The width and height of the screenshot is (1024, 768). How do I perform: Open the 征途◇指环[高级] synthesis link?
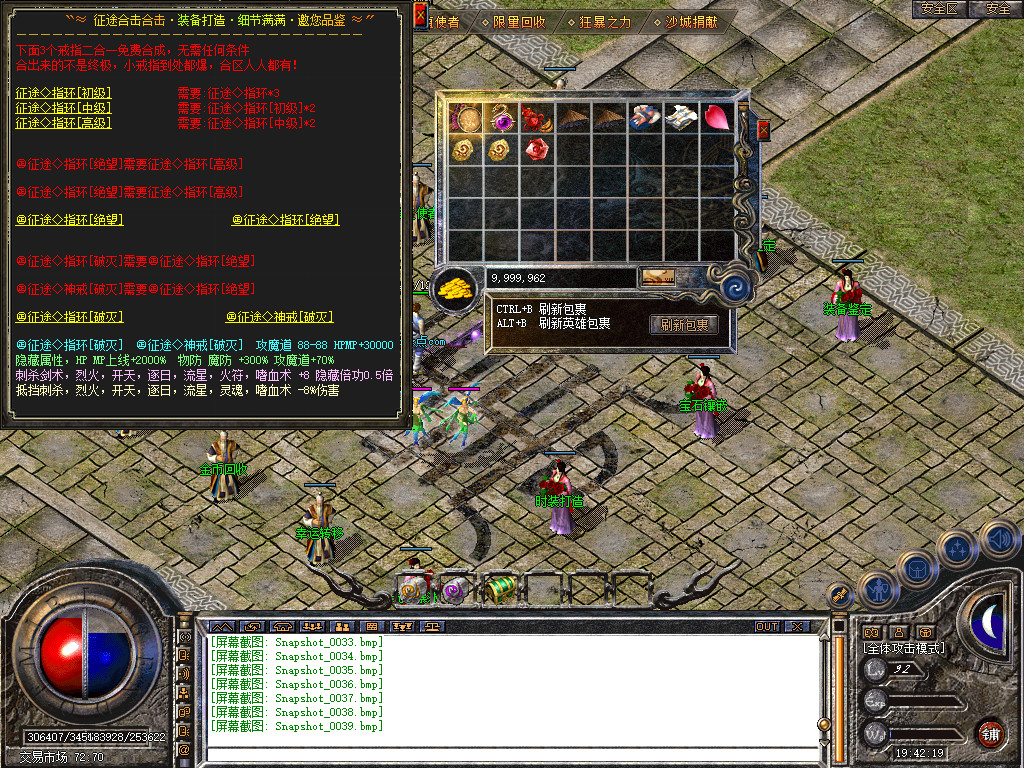click(63, 123)
